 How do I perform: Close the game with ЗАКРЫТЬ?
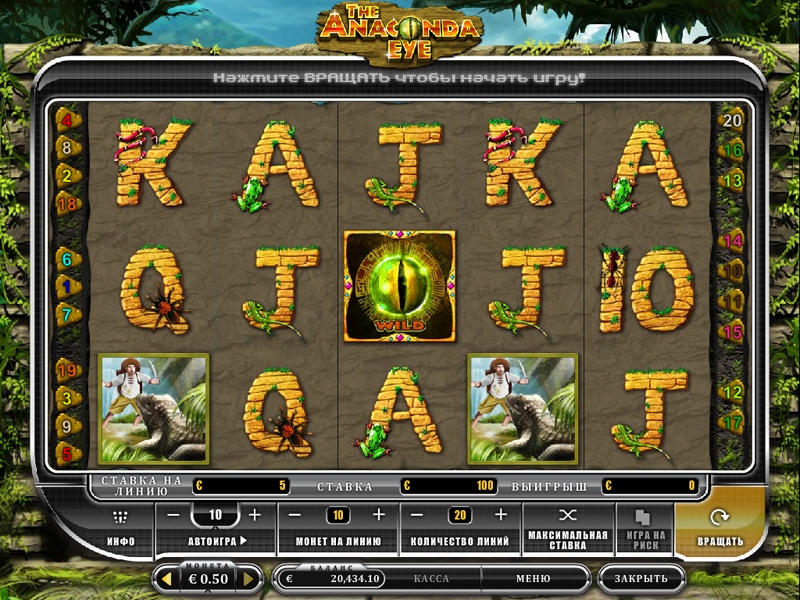641,578
